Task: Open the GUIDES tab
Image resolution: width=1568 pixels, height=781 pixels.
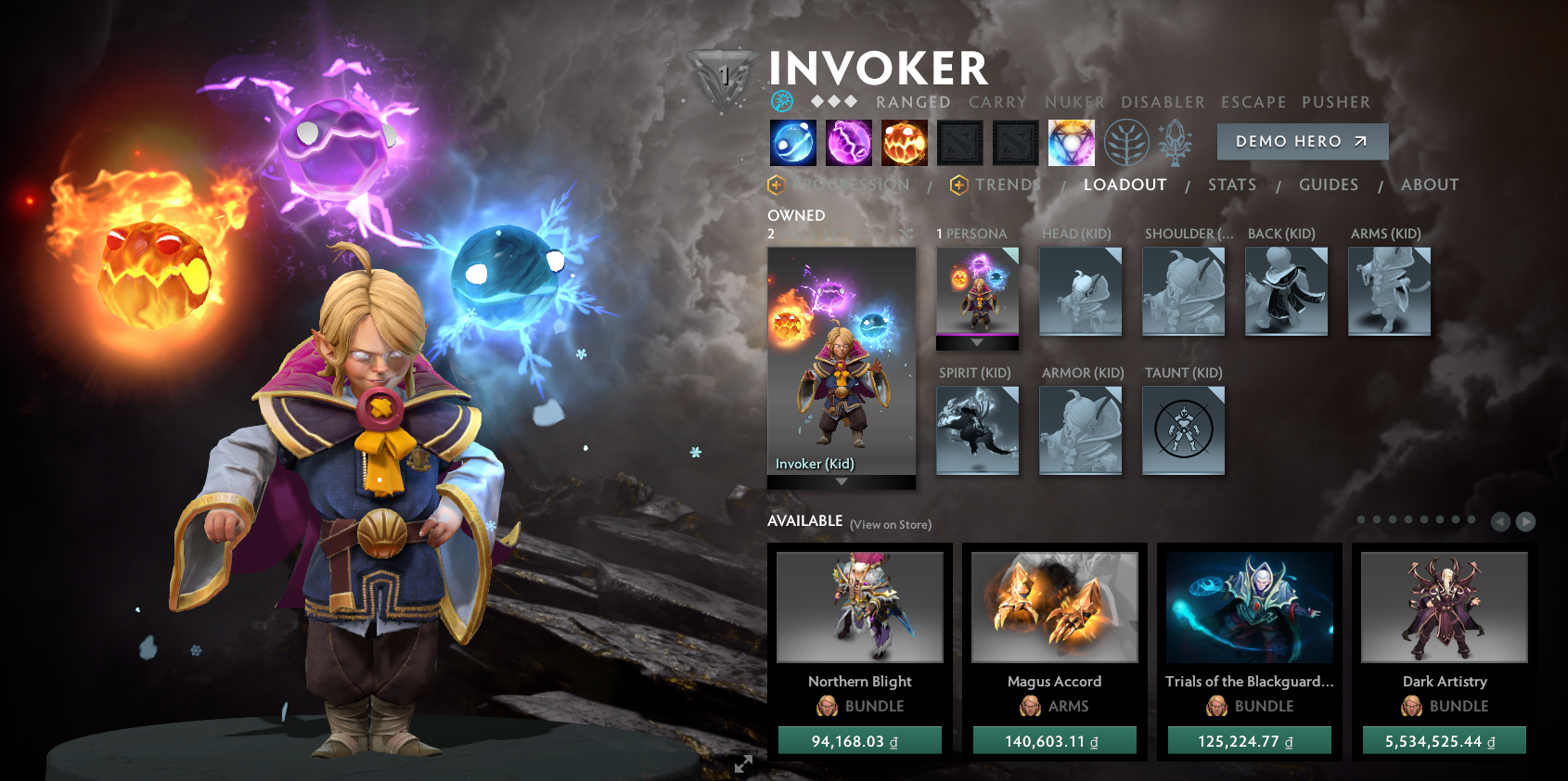Action: [1329, 185]
